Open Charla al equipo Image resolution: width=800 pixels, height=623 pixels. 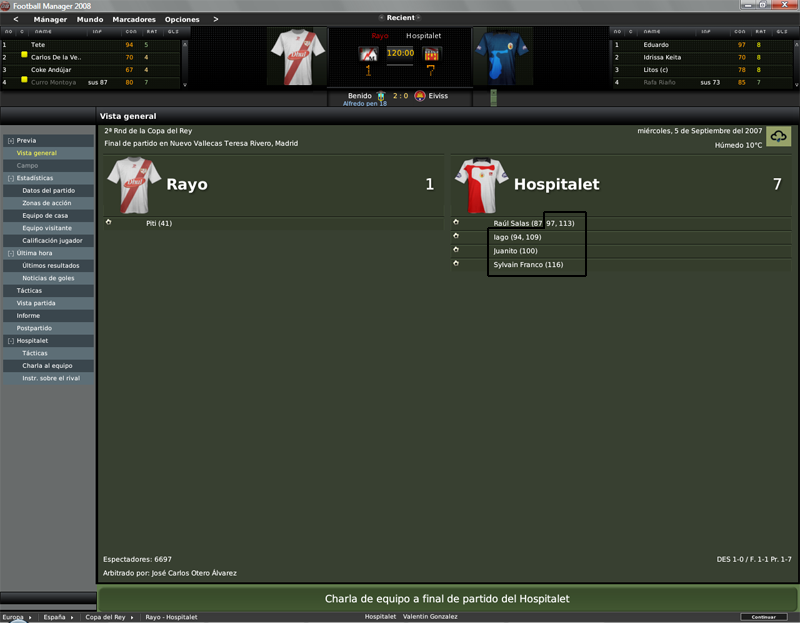coord(47,366)
